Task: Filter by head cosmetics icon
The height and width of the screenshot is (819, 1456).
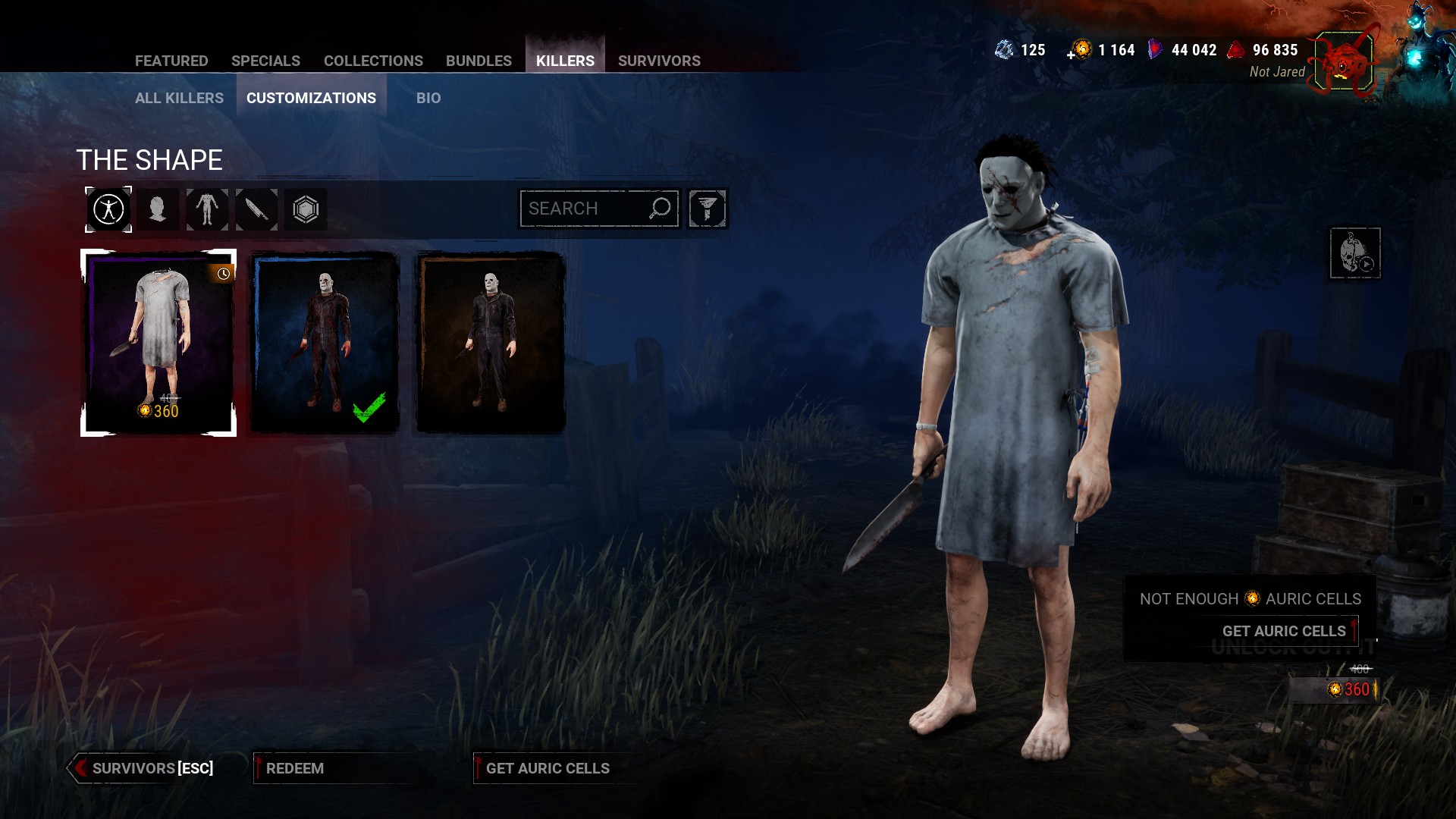Action: click(x=158, y=209)
